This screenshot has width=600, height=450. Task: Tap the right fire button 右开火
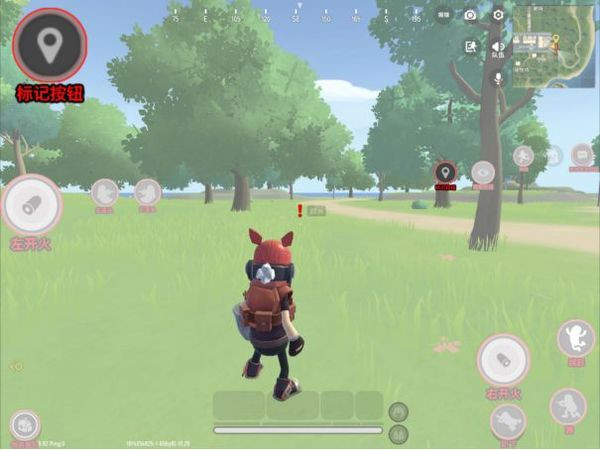[502, 358]
